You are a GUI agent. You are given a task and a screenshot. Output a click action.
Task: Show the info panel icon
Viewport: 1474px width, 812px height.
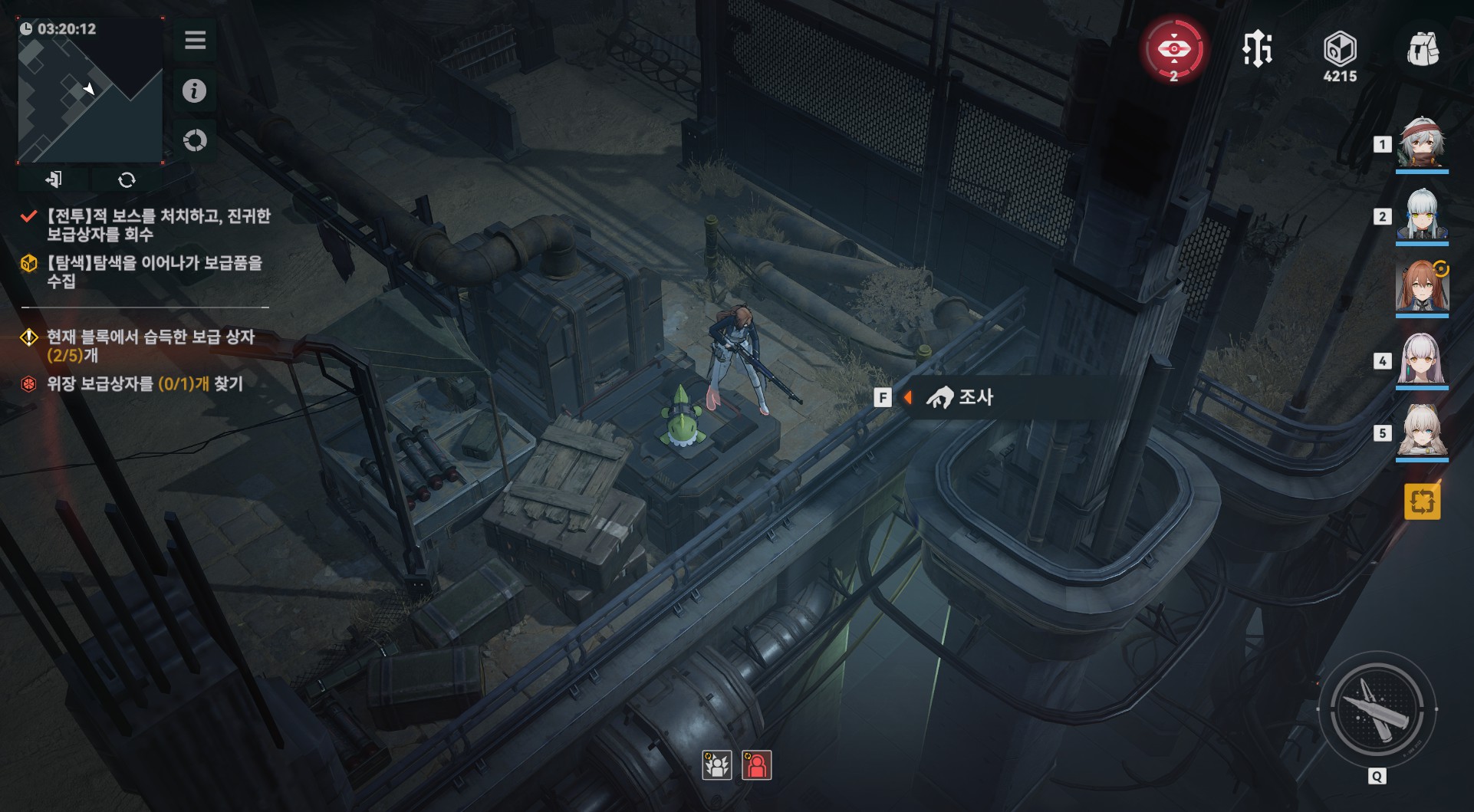[x=194, y=91]
